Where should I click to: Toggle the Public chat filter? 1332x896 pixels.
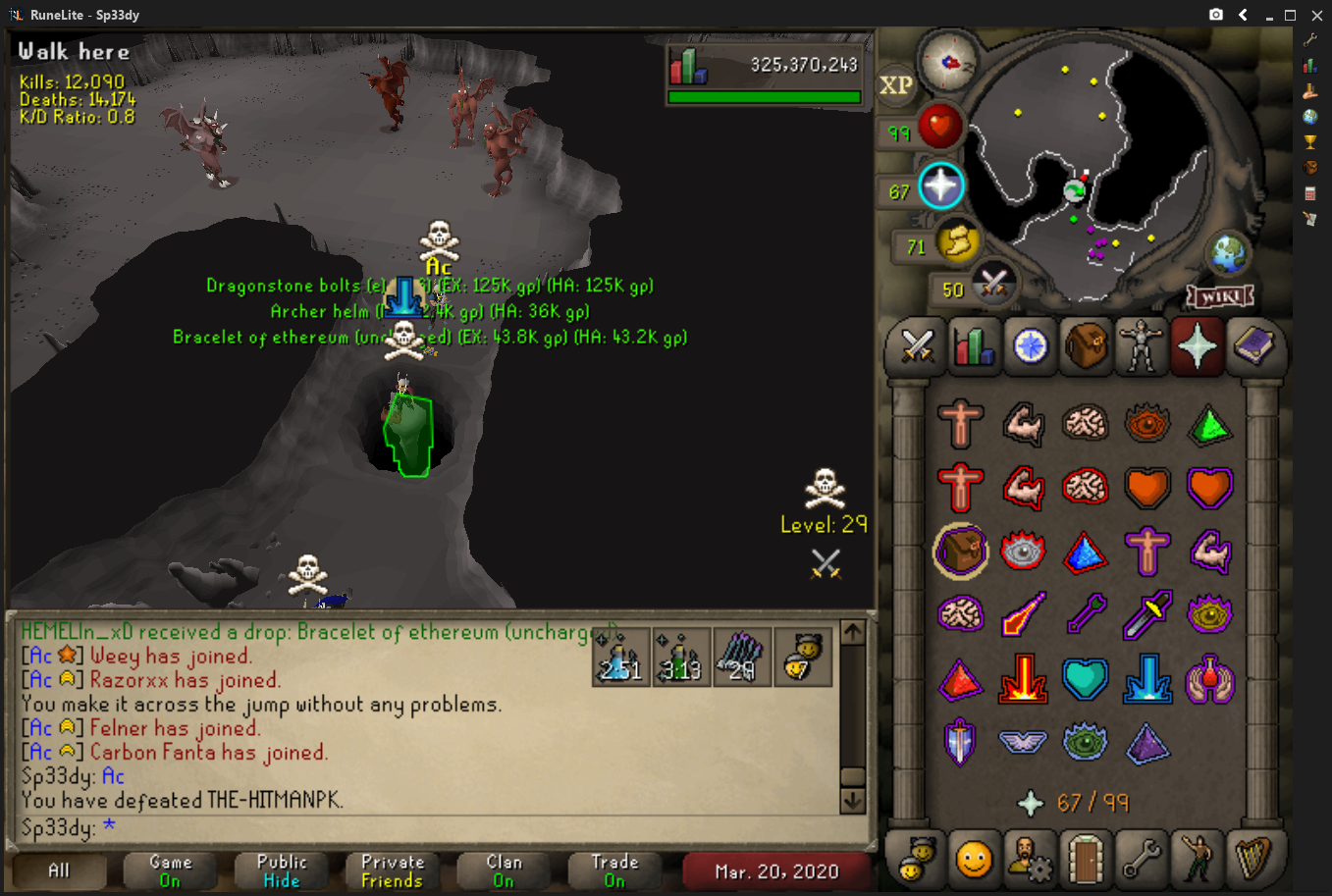(x=282, y=870)
